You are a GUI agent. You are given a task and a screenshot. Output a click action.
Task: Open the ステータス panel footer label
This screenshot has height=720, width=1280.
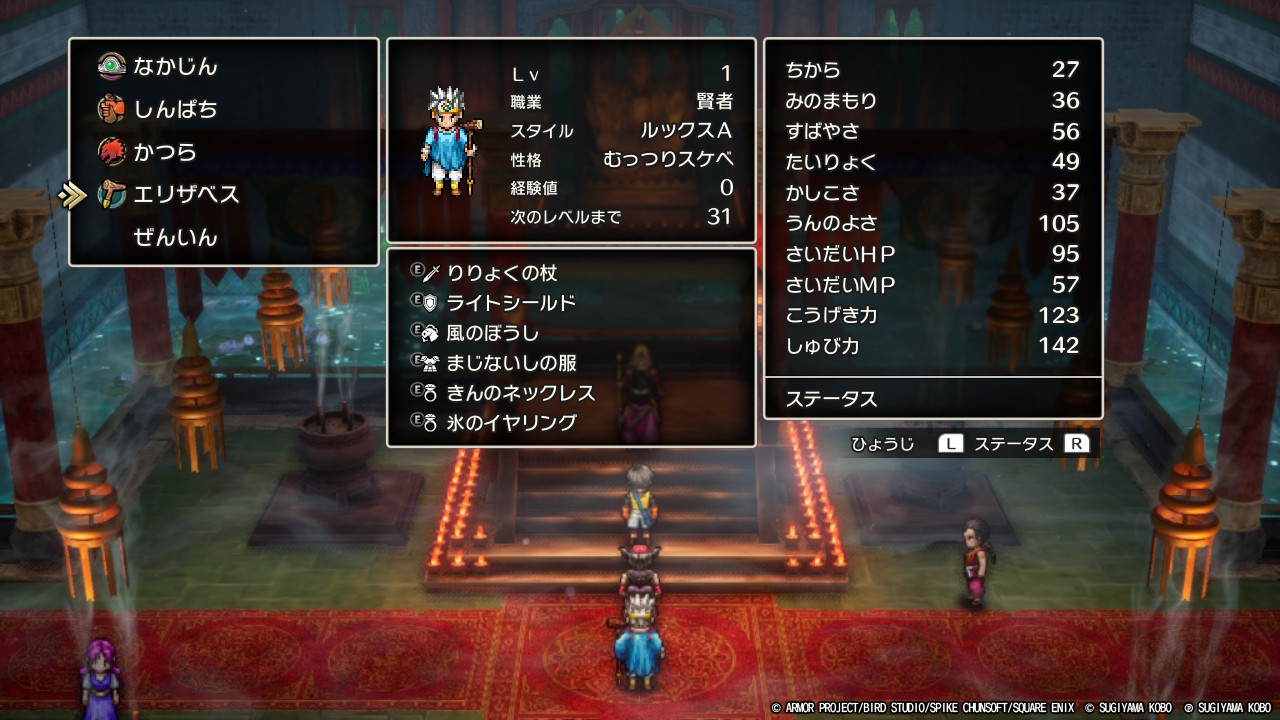point(831,399)
